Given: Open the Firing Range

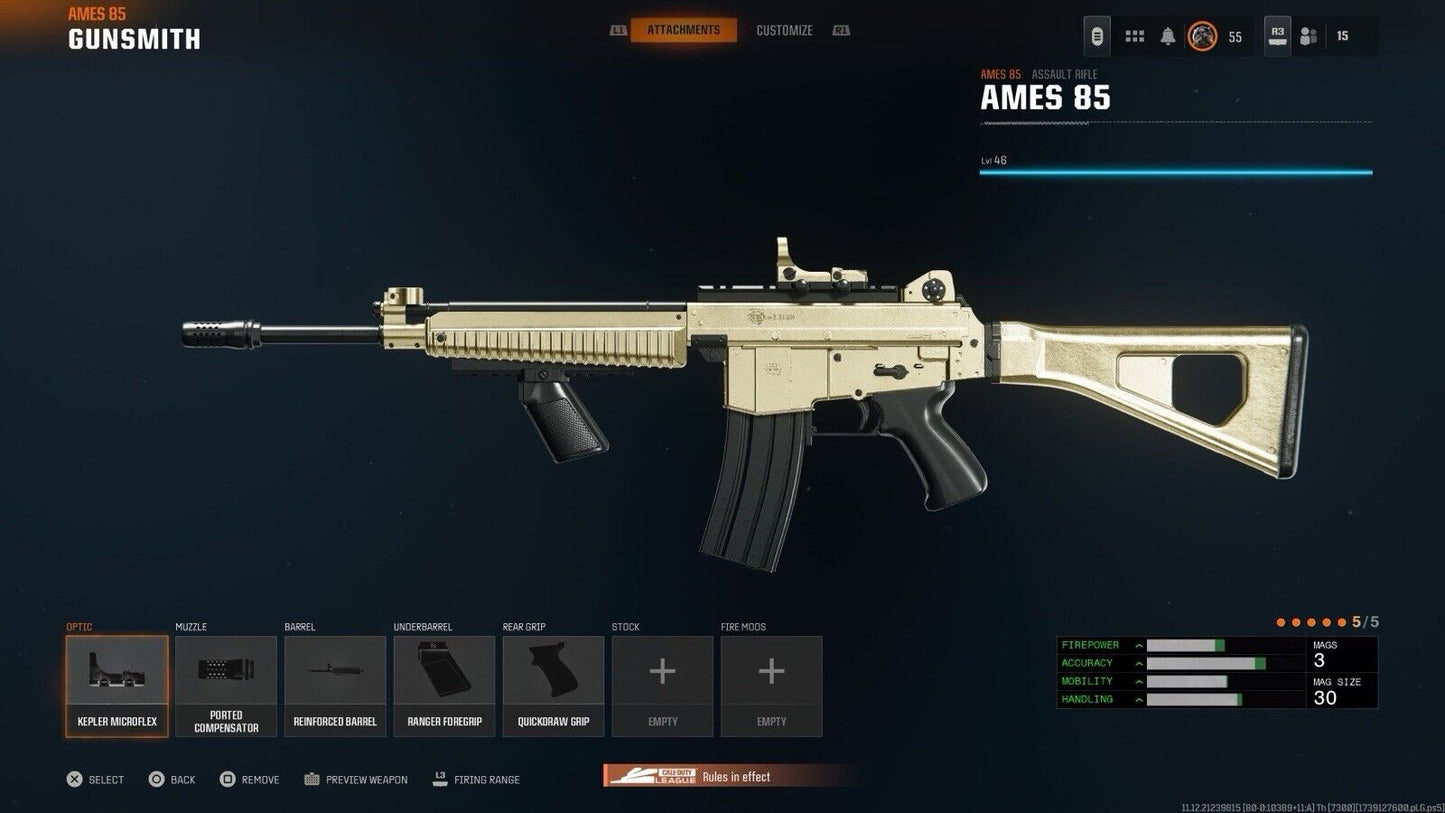Looking at the screenshot, I should [477, 779].
